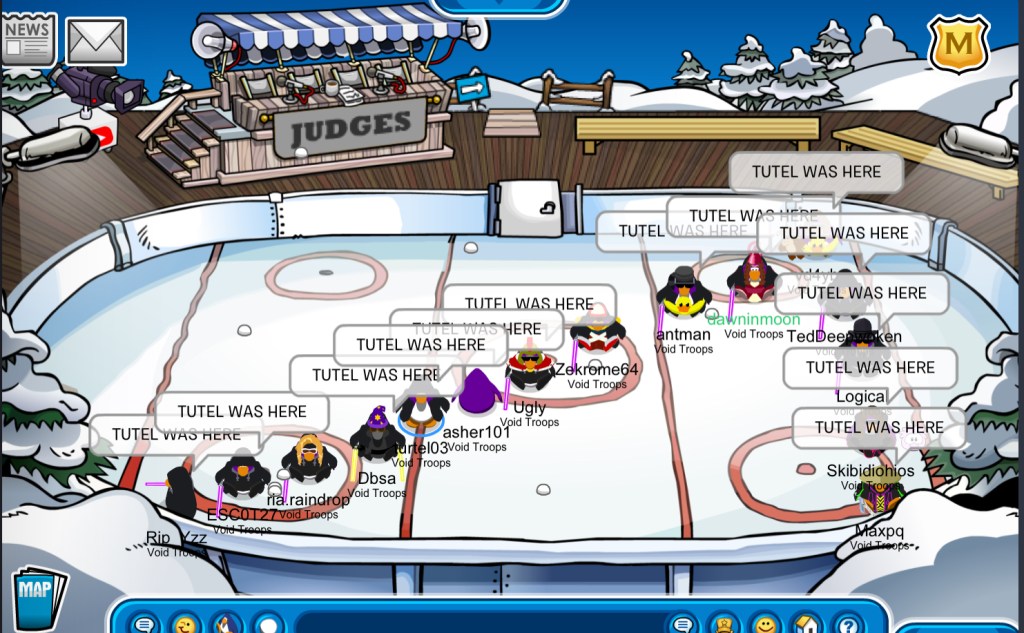Open the winking face emotes menu

point(185,625)
